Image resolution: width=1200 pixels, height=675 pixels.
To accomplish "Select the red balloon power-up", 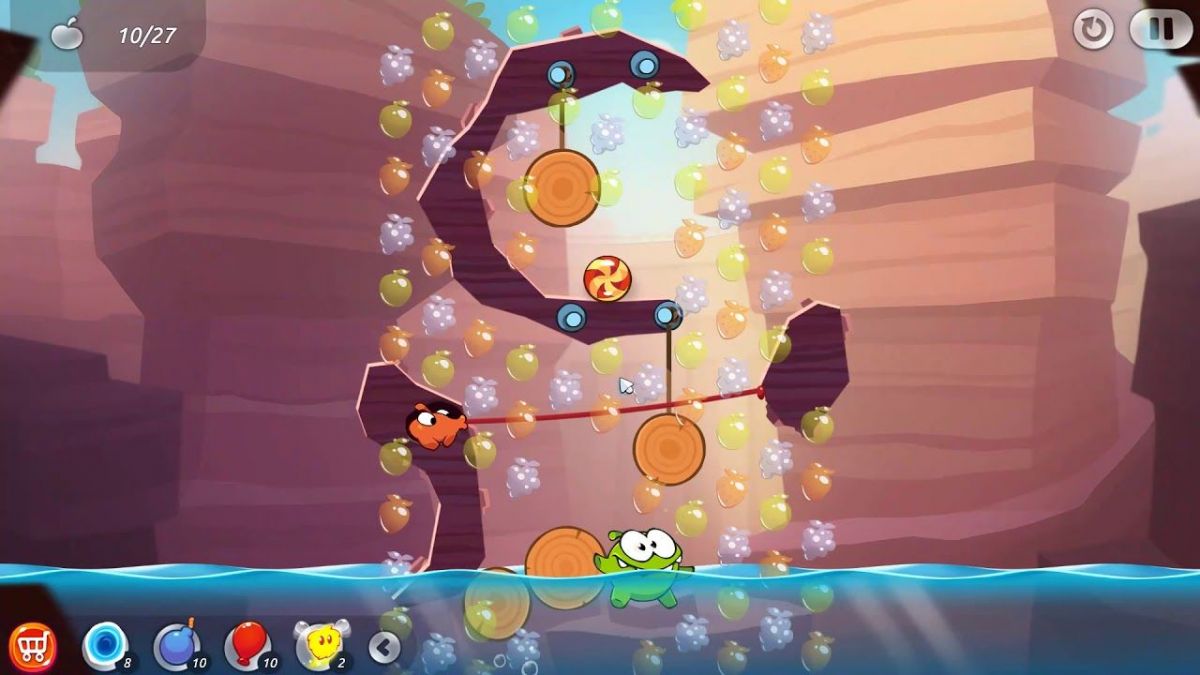I will click(247, 645).
